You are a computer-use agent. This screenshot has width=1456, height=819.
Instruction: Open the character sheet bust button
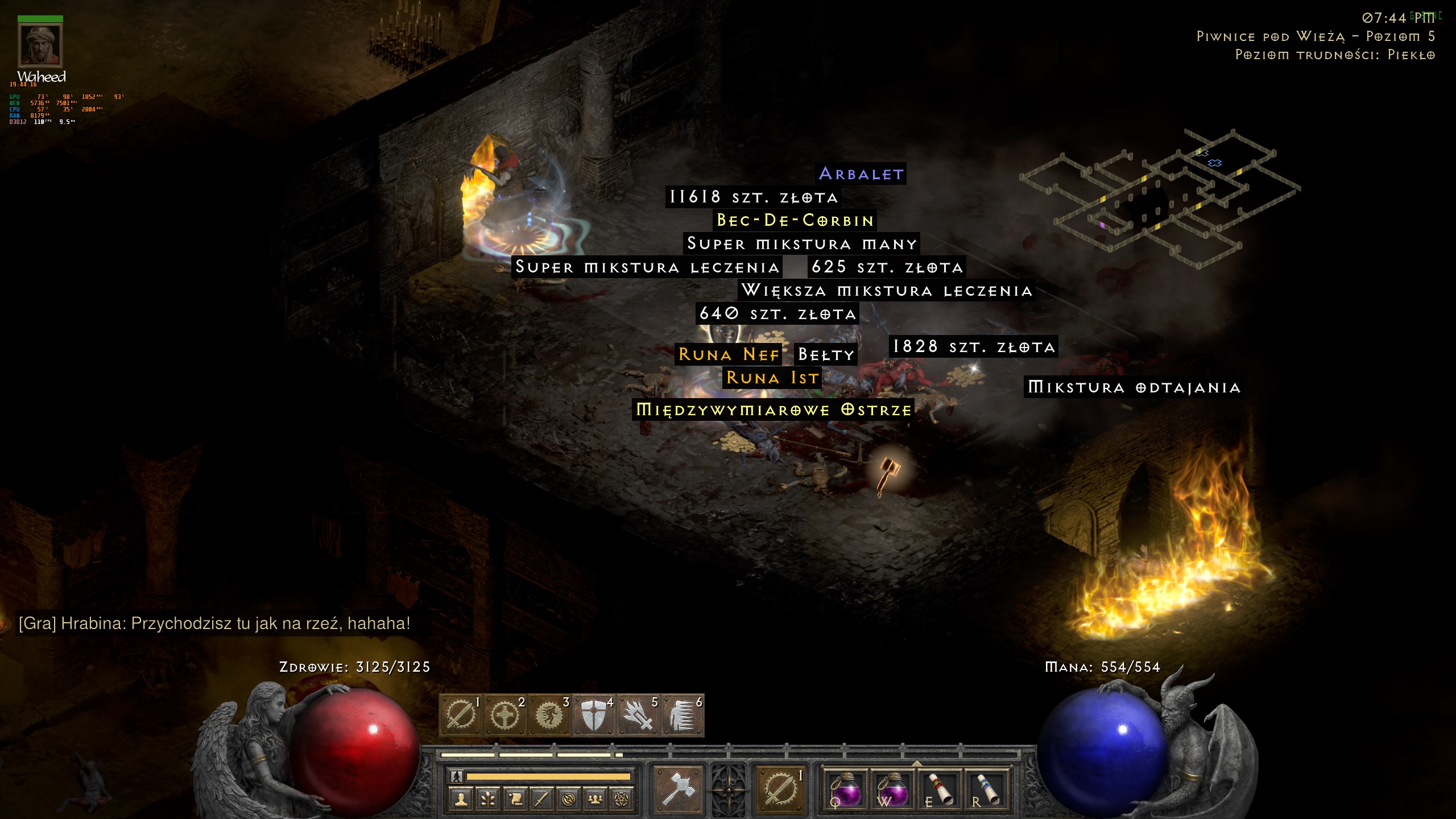(x=461, y=800)
